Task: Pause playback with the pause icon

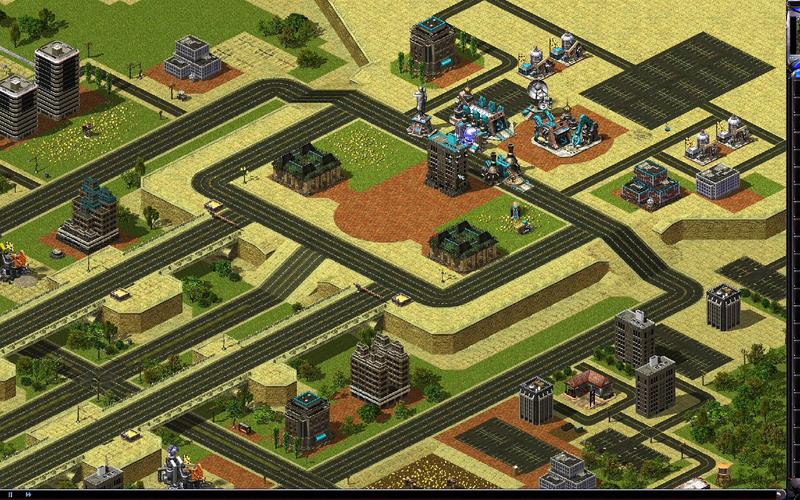Action: pyautogui.click(x=10, y=495)
